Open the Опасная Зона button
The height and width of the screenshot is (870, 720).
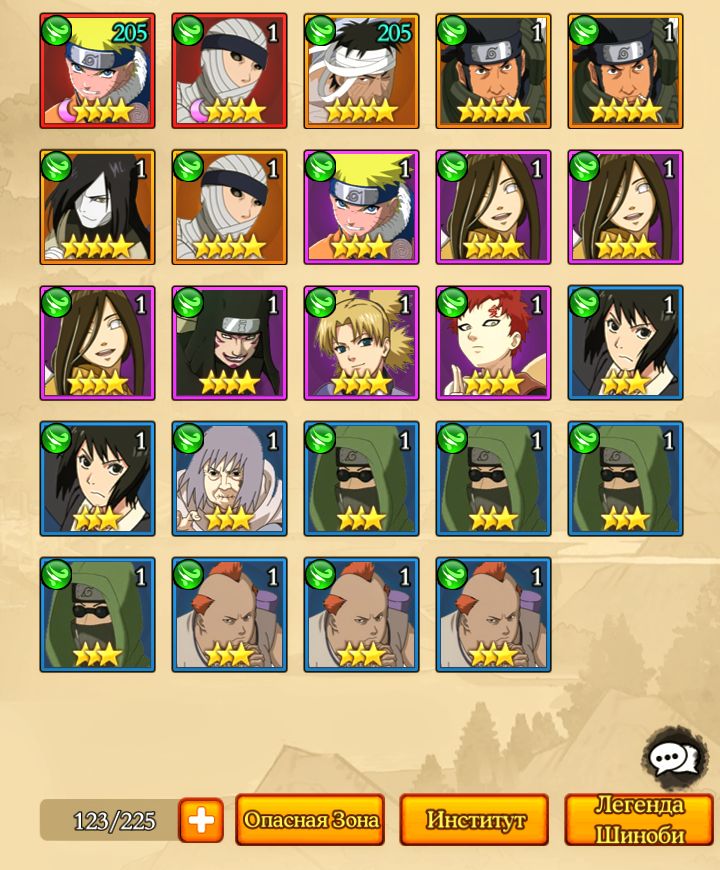pyautogui.click(x=310, y=820)
